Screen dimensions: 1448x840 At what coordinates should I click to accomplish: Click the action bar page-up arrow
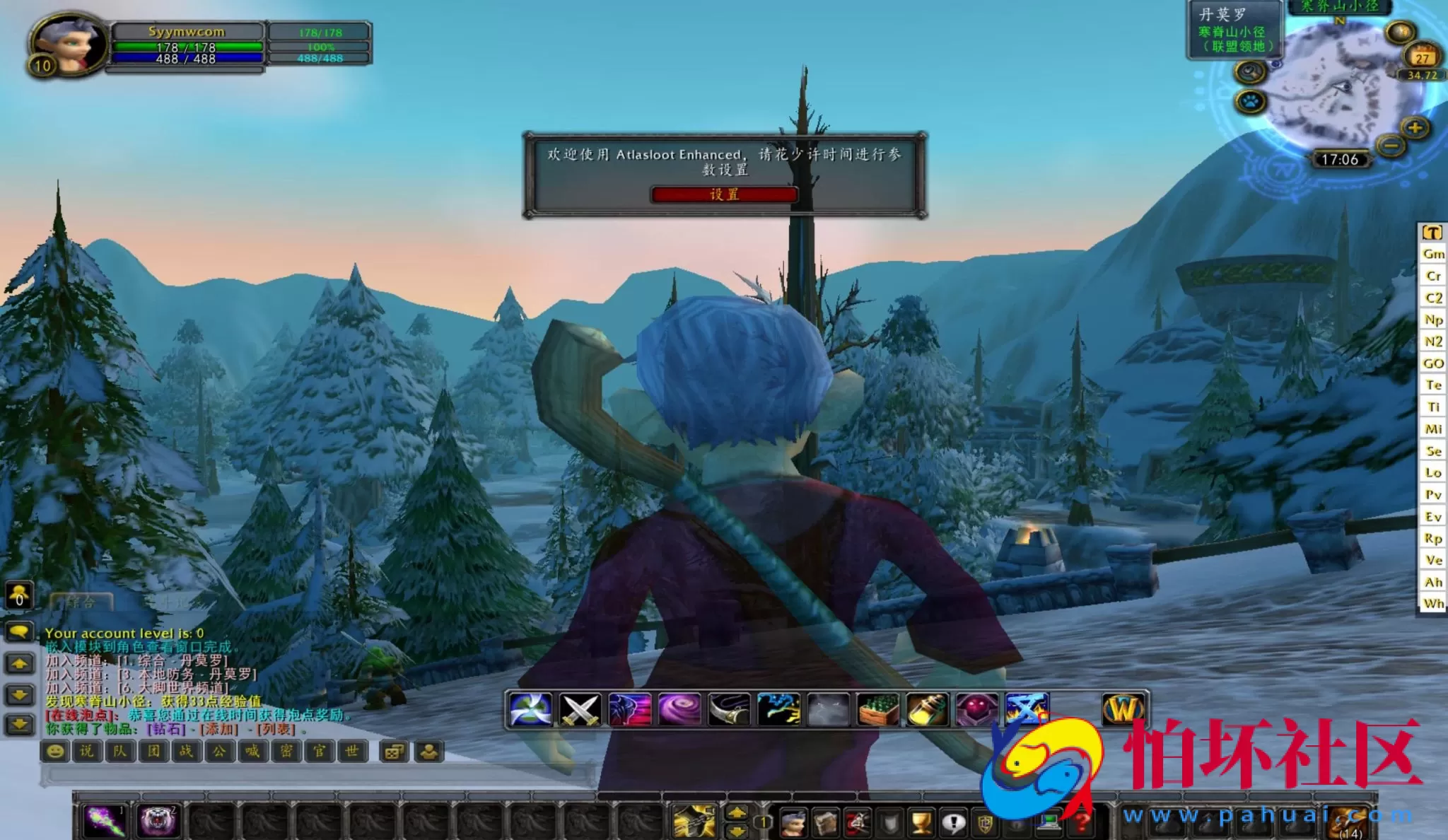(x=737, y=811)
